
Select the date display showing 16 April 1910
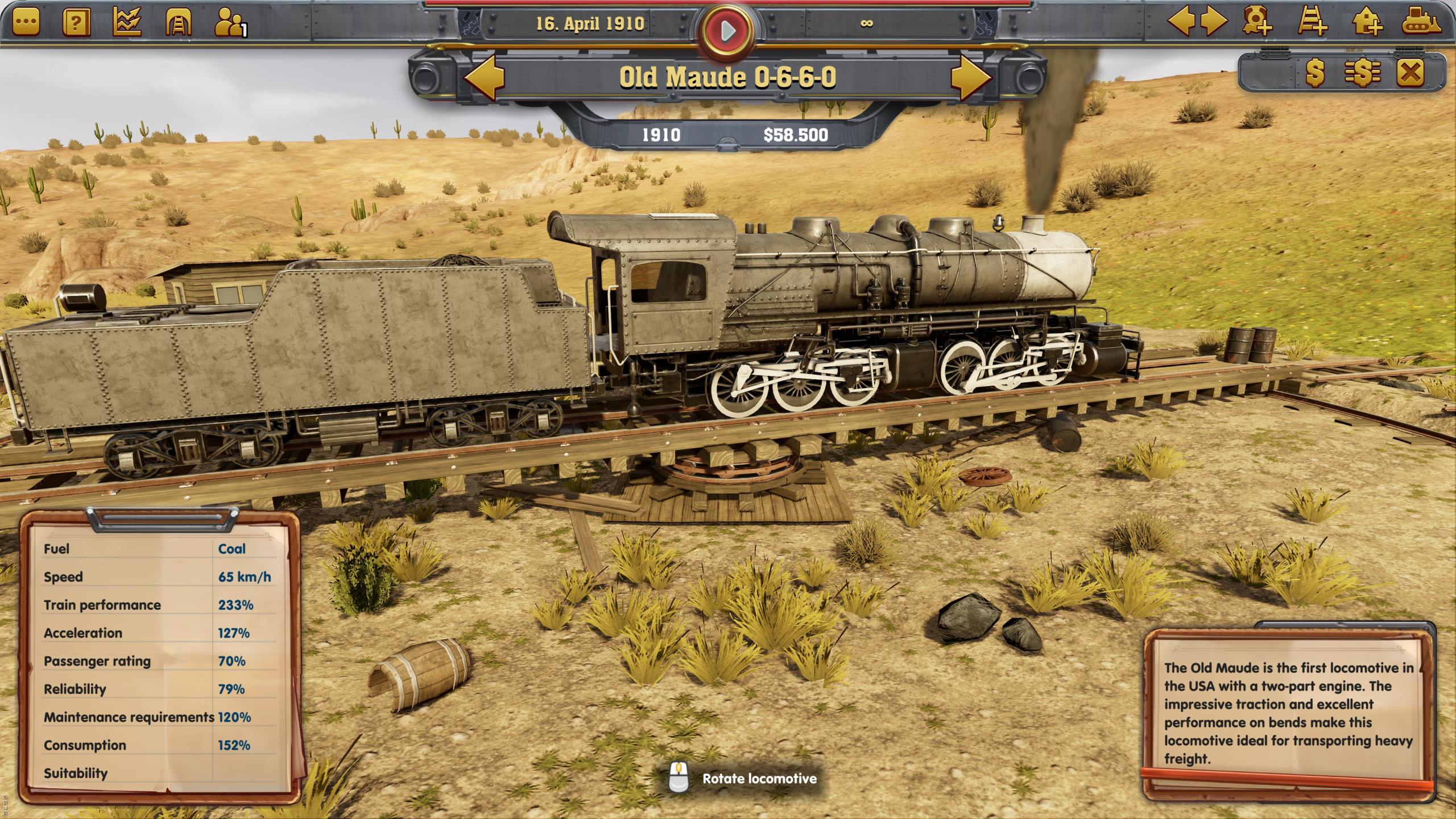591,24
